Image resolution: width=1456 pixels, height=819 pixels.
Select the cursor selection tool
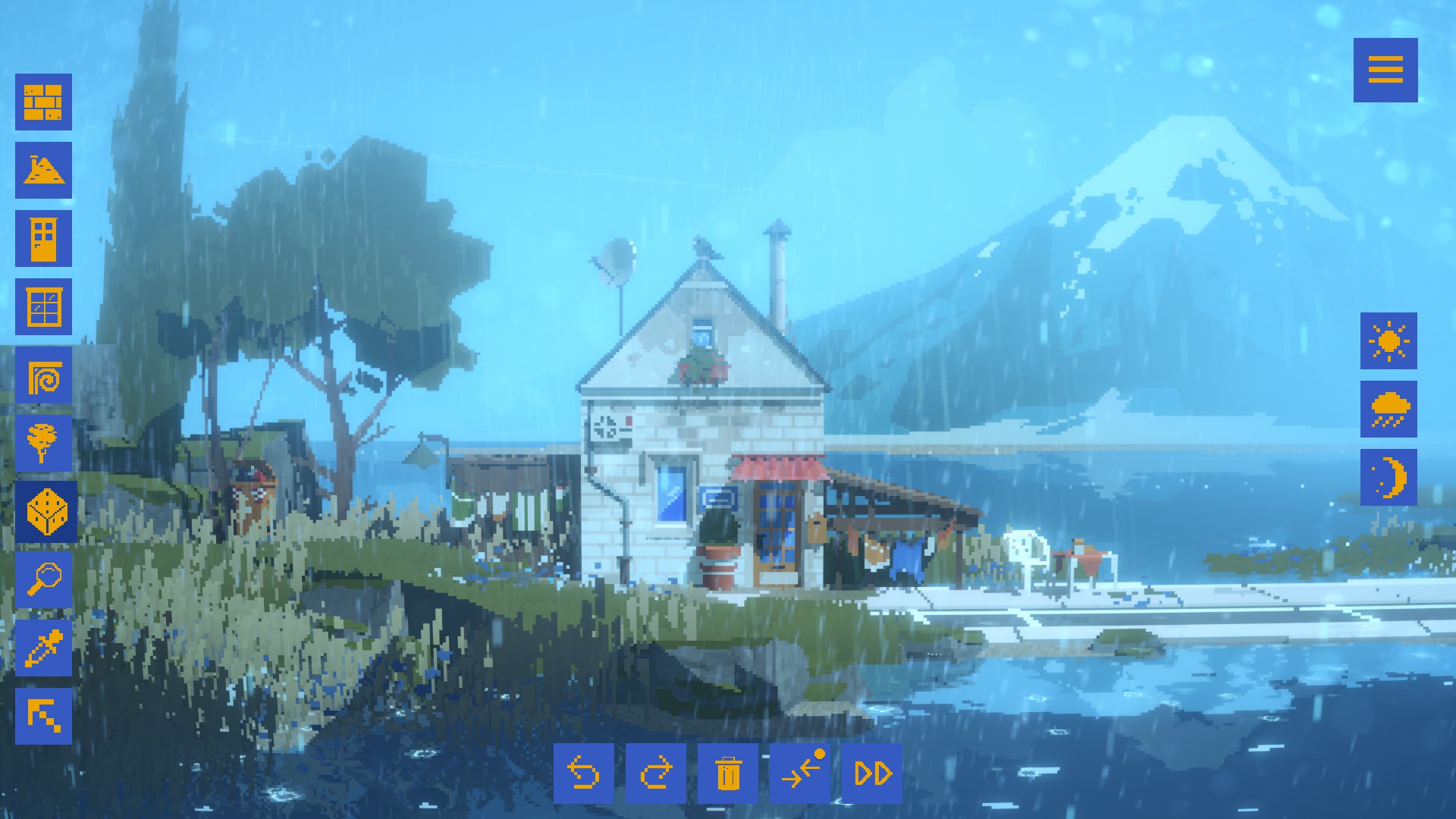(x=43, y=715)
